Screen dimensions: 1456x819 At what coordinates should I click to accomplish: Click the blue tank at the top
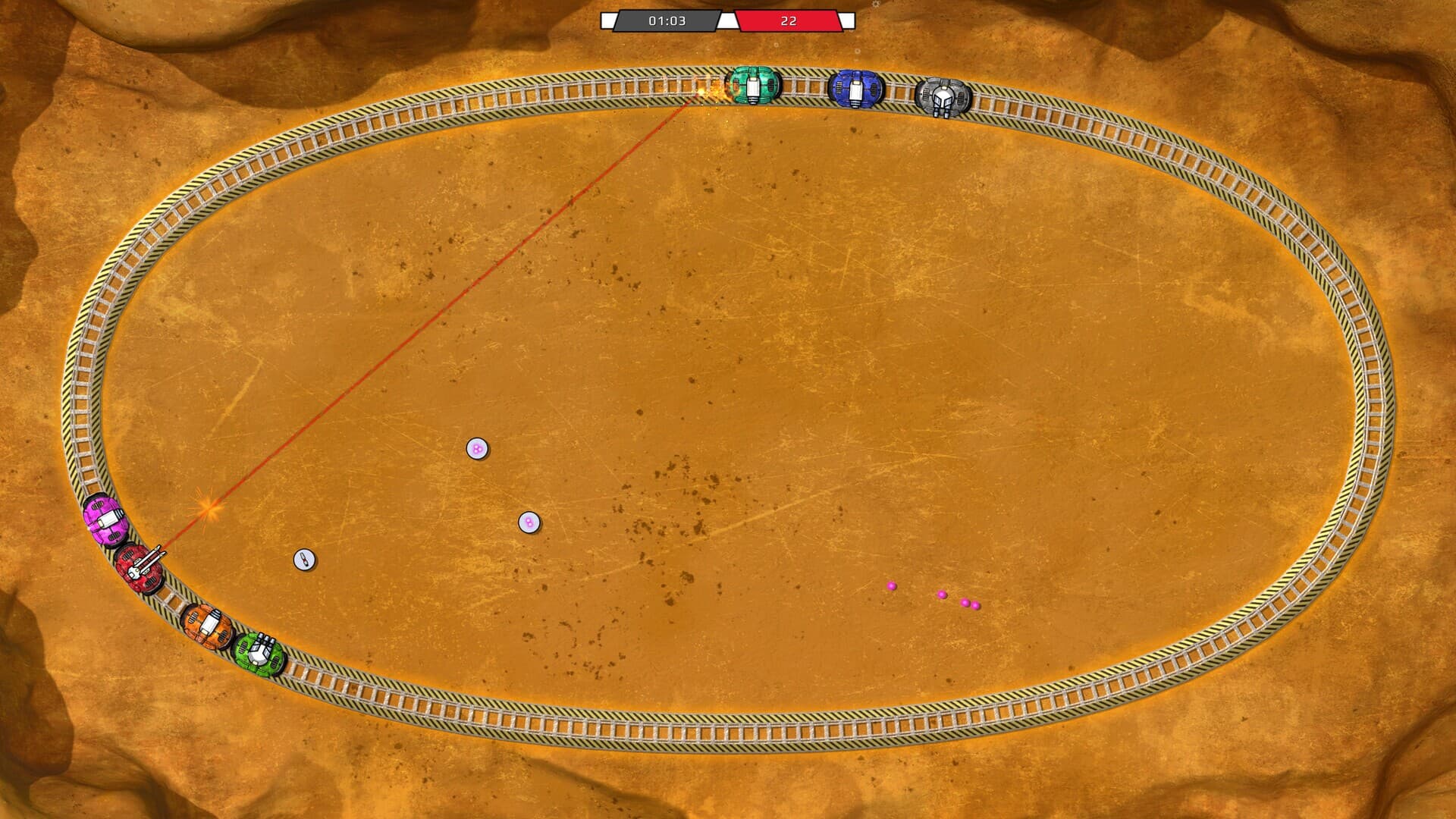point(857,87)
